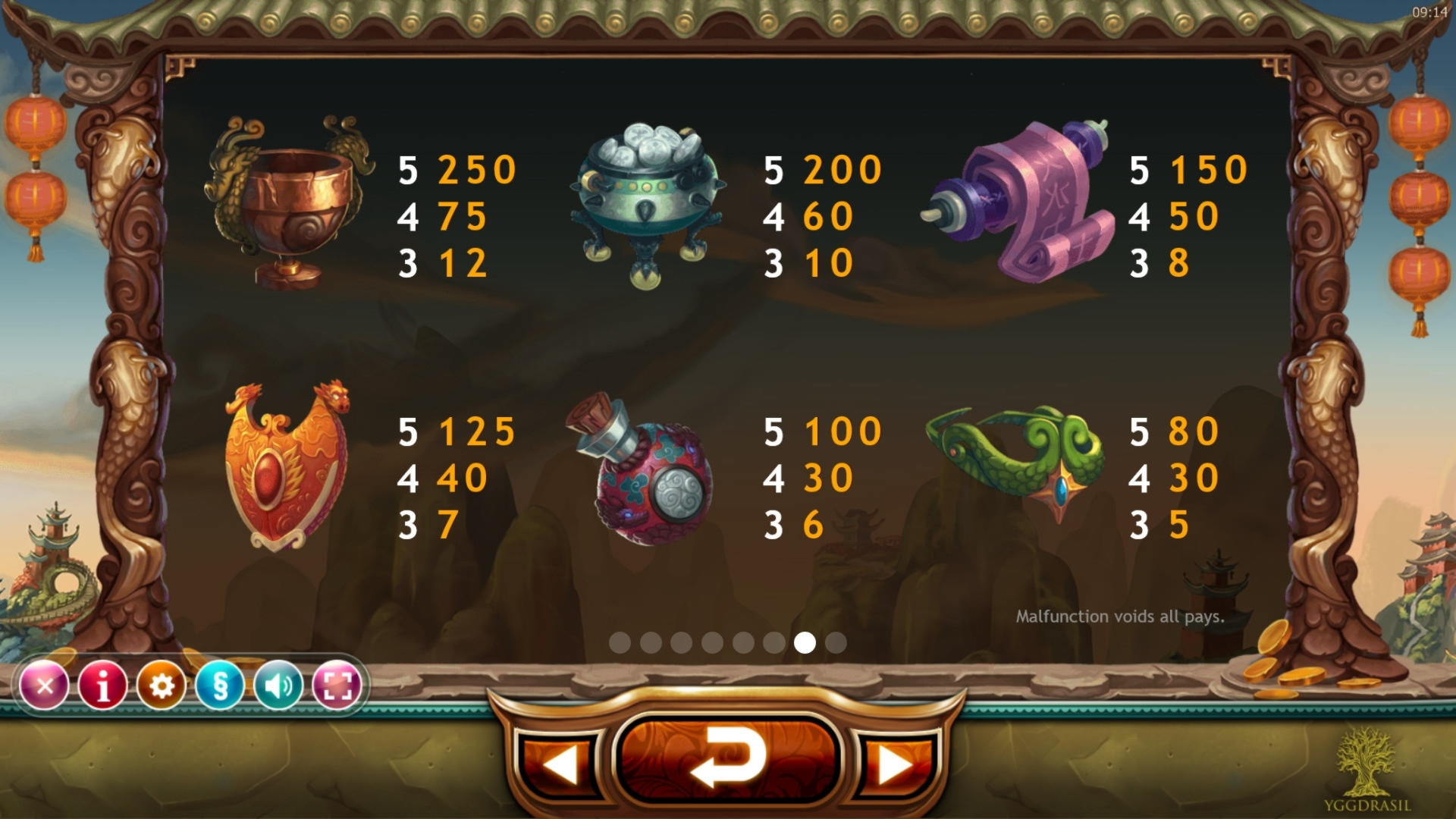
Task: Open settings with the orange gear icon
Action: tap(162, 686)
